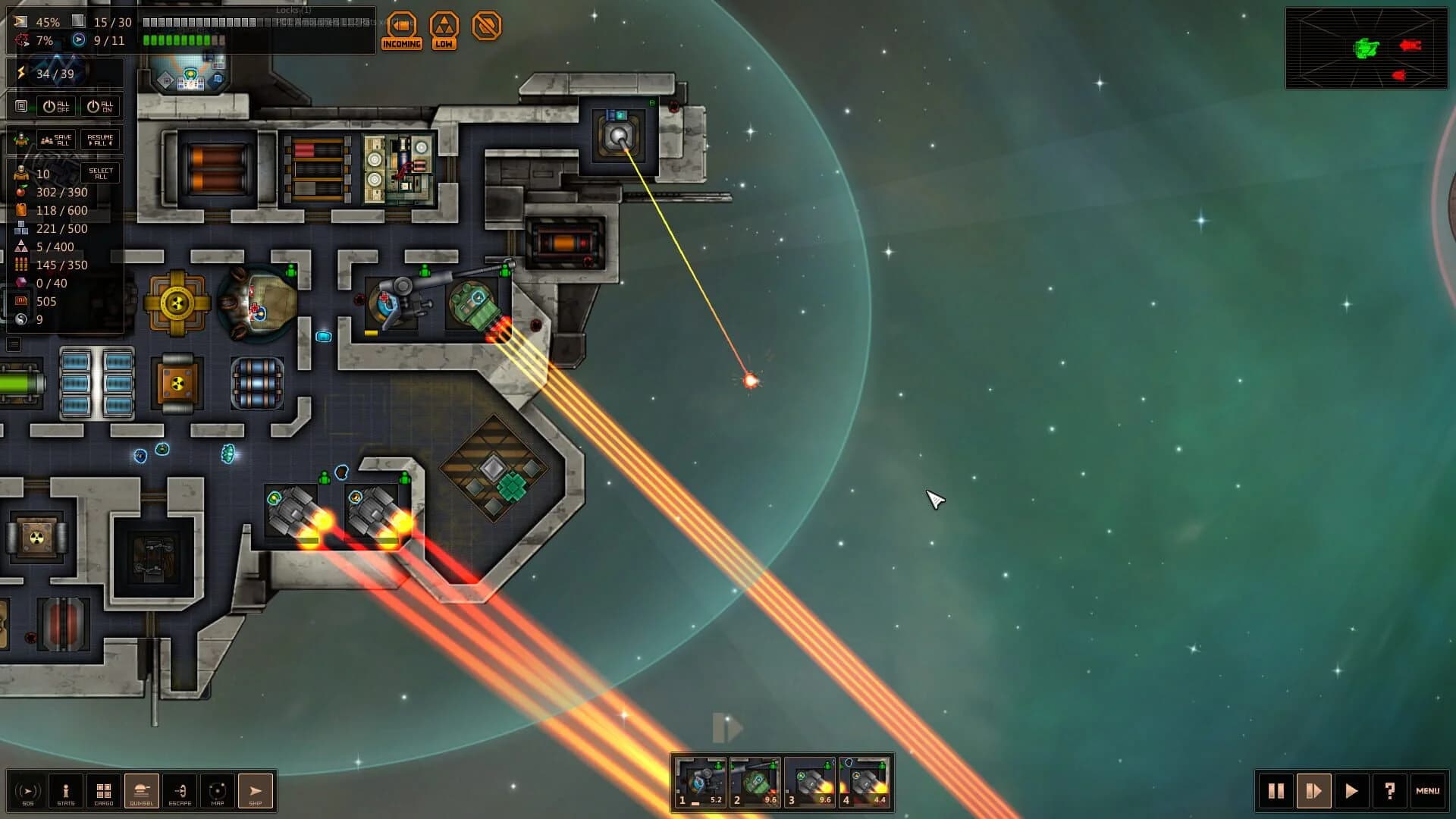Image resolution: width=1456 pixels, height=819 pixels.
Task: Click the radar minimap in the corner
Action: [x=1365, y=49]
